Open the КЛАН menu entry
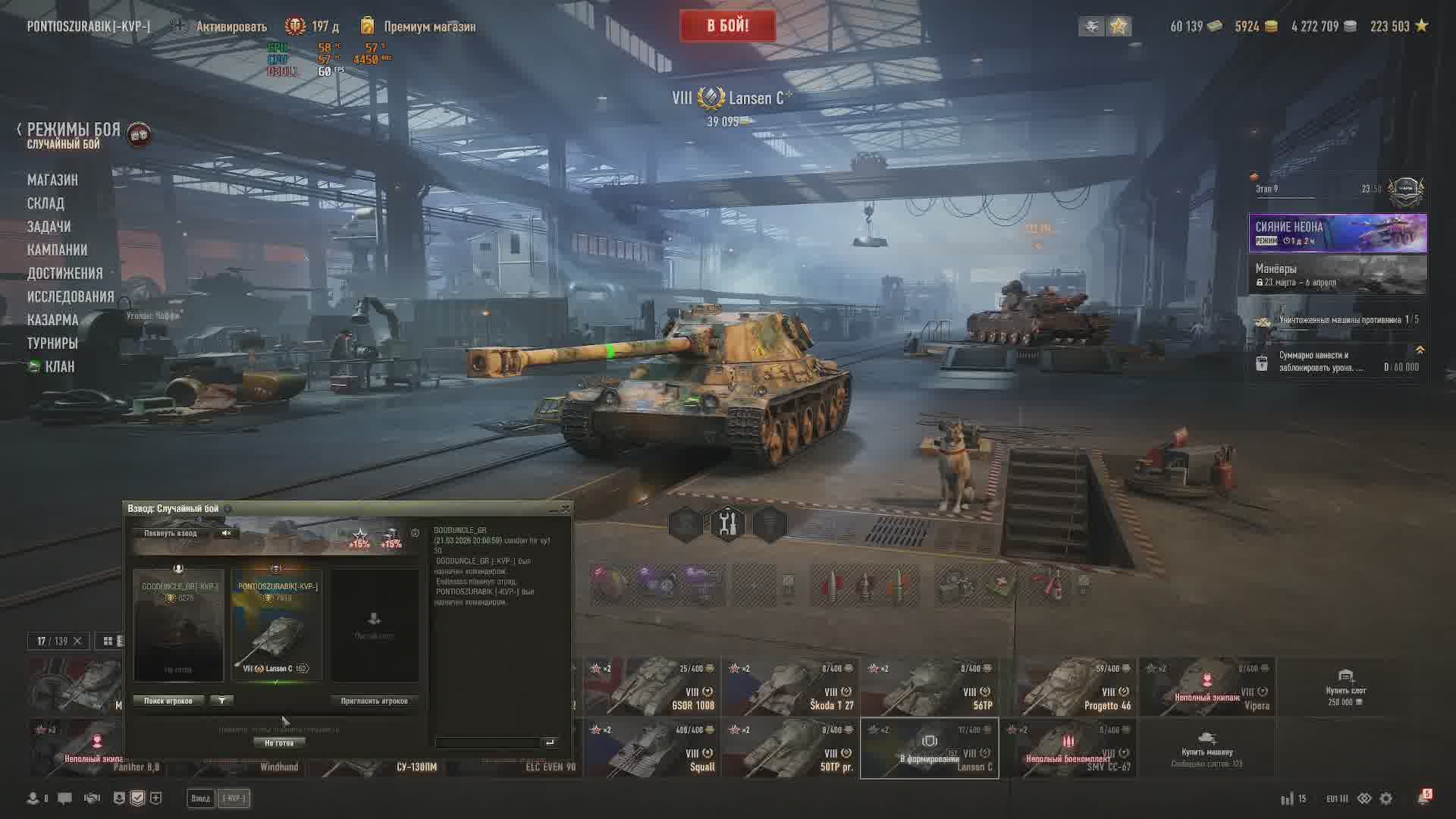 tap(59, 367)
